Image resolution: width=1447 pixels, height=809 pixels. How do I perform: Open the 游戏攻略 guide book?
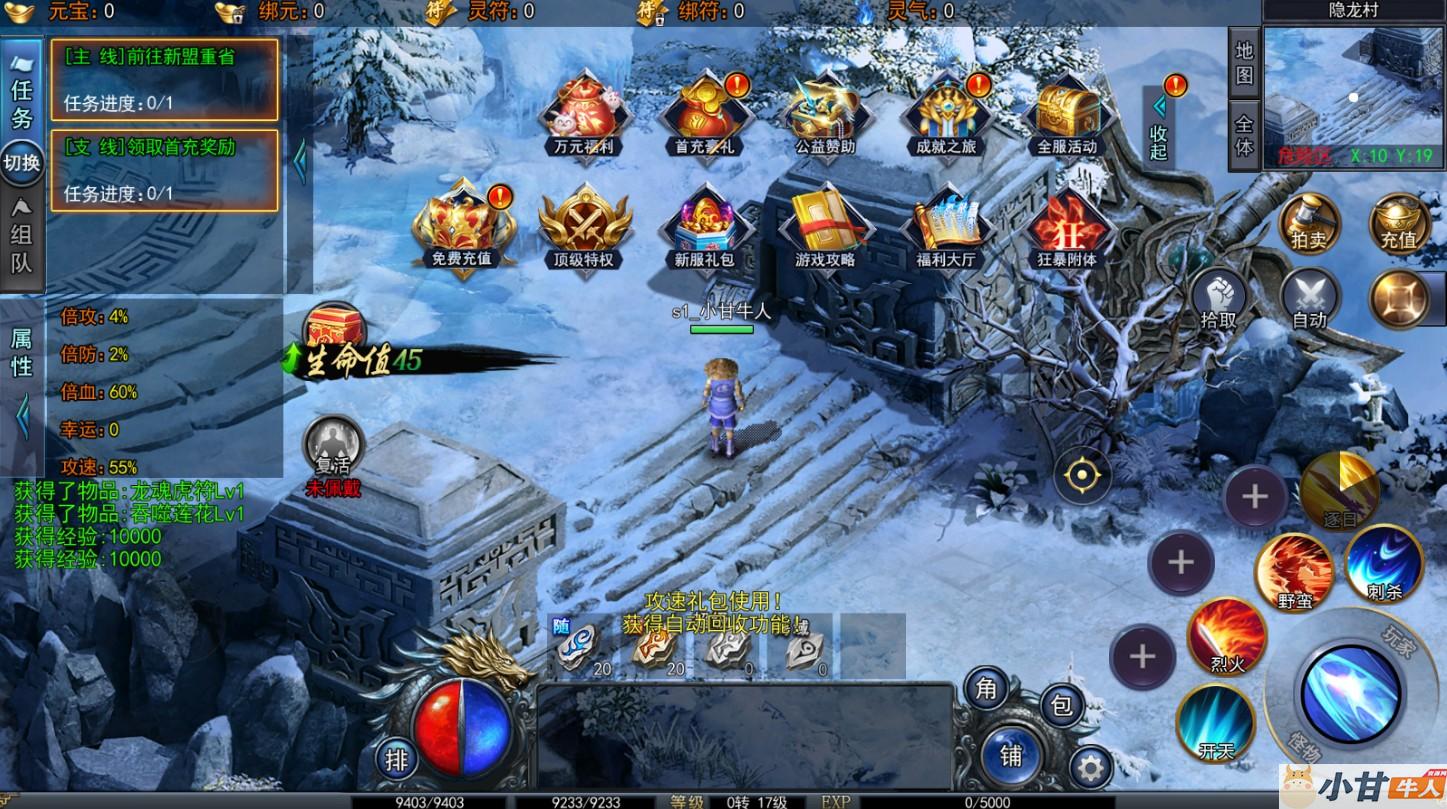point(825,228)
